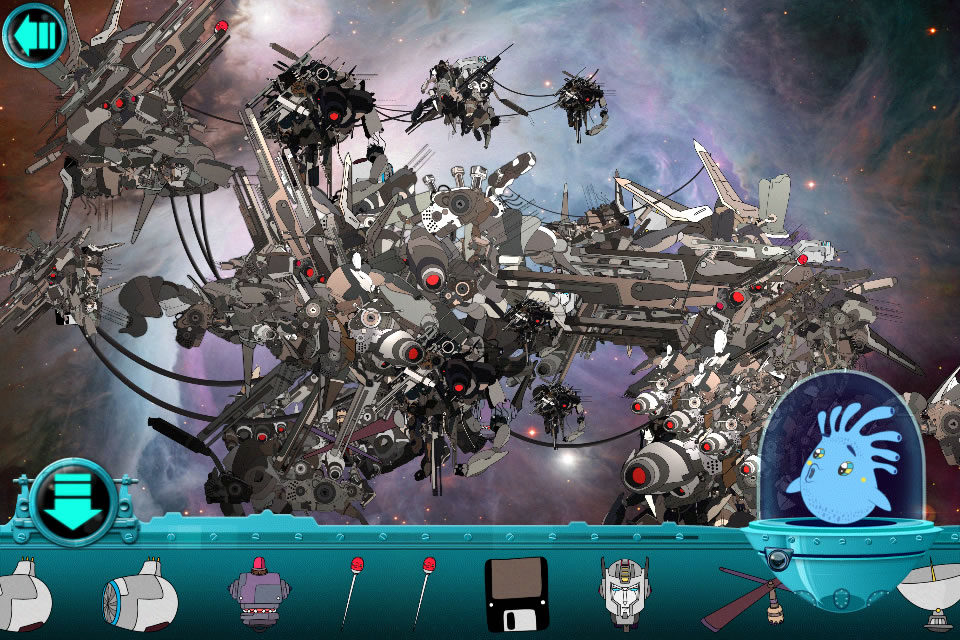Image resolution: width=960 pixels, height=640 pixels.
Task: Go back with the top-left arrow button
Action: point(35,35)
